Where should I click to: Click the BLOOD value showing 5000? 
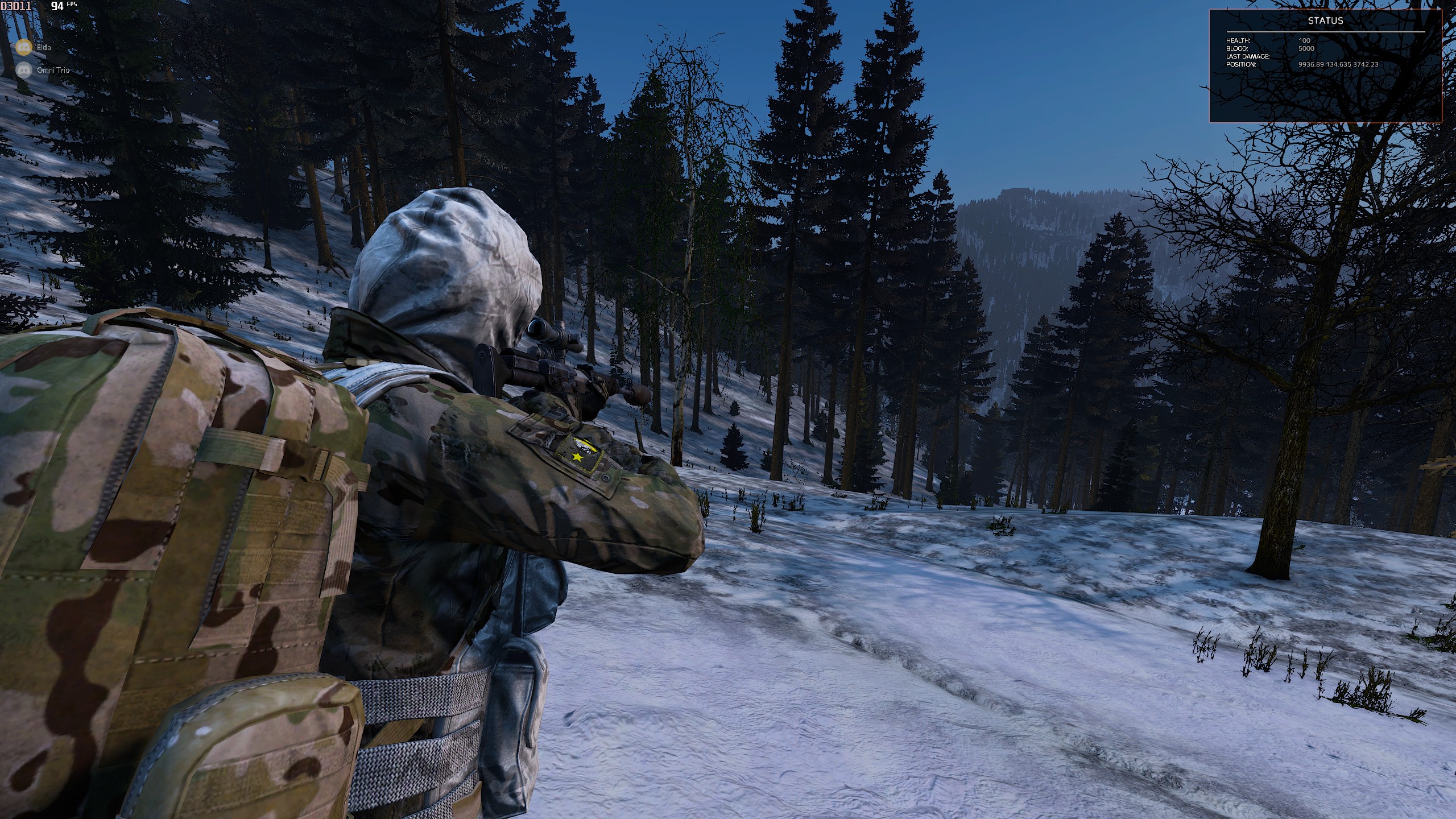1306,48
